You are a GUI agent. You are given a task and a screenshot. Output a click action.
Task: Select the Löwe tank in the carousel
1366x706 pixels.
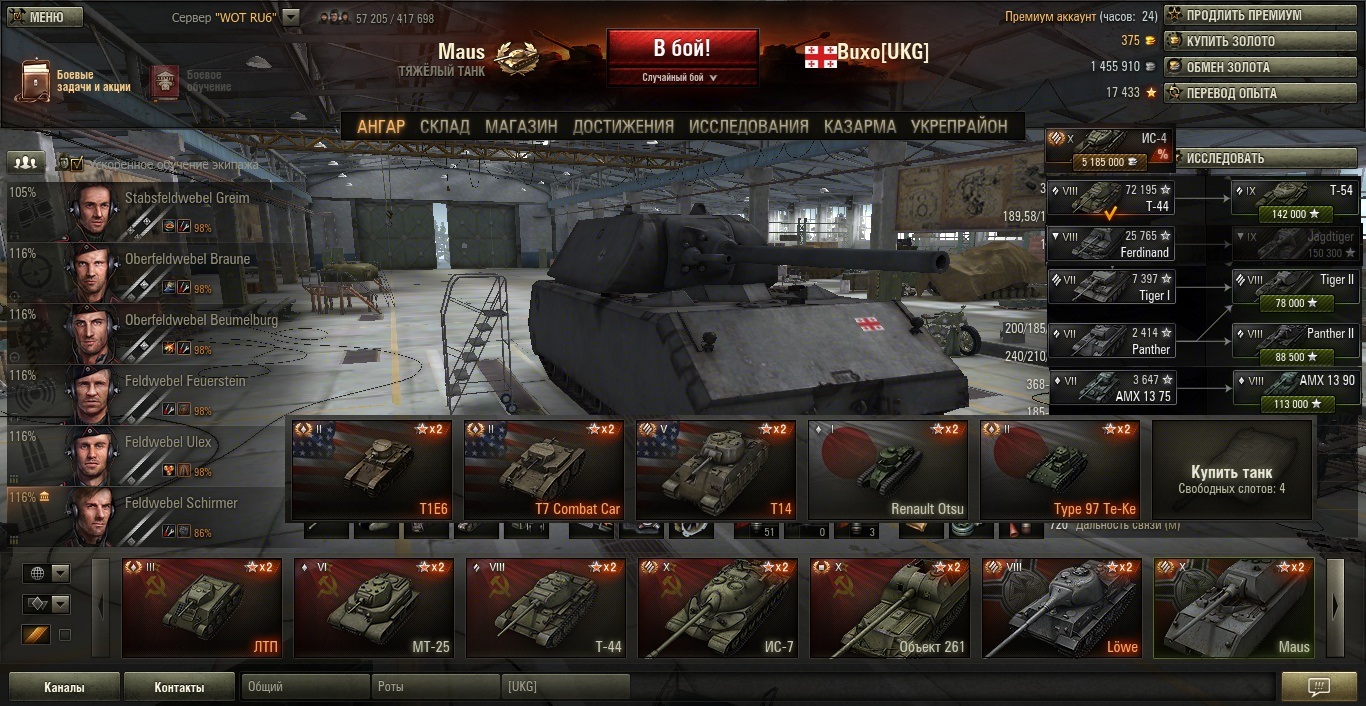click(1061, 608)
